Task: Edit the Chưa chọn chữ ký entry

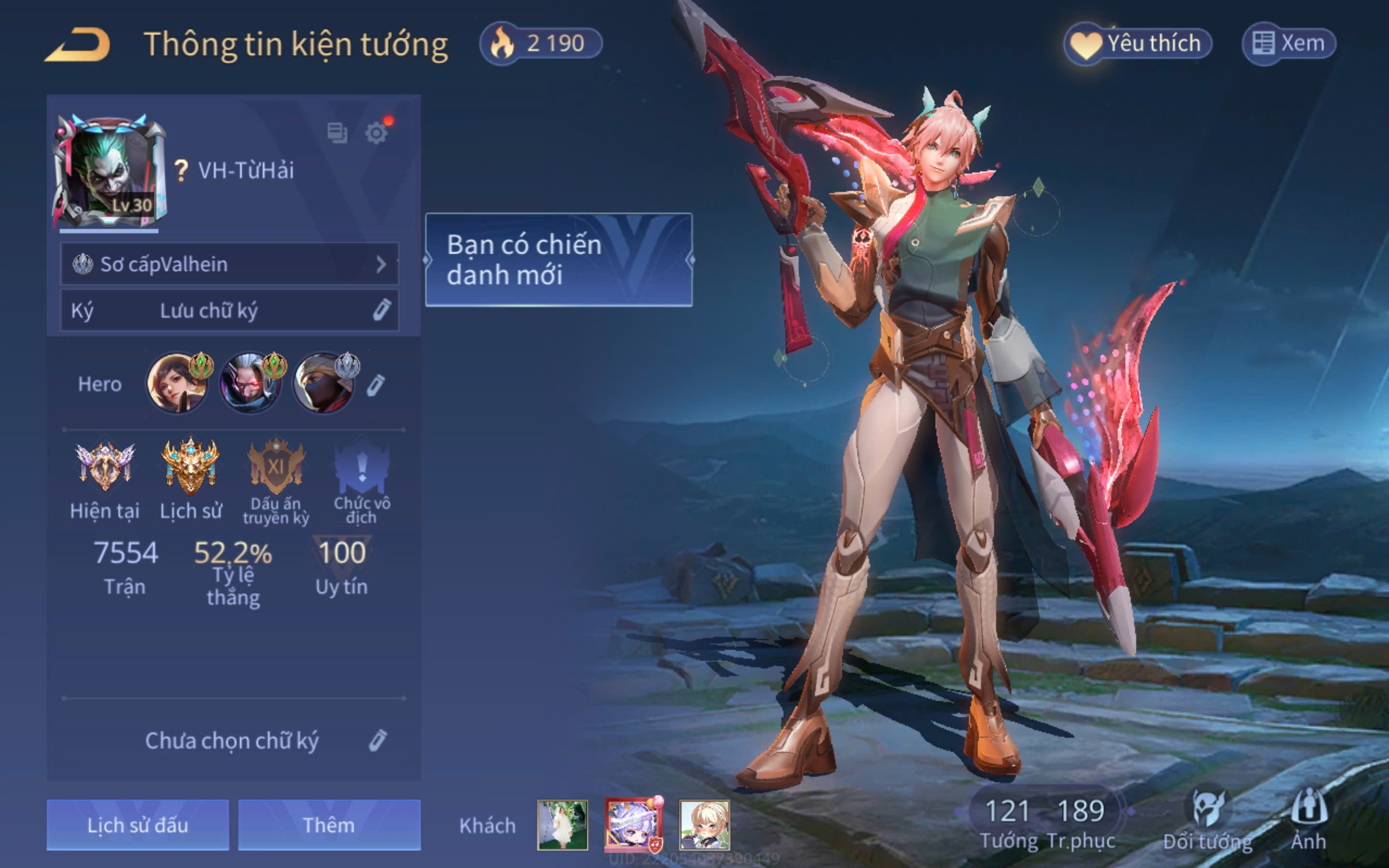Action: click(377, 741)
